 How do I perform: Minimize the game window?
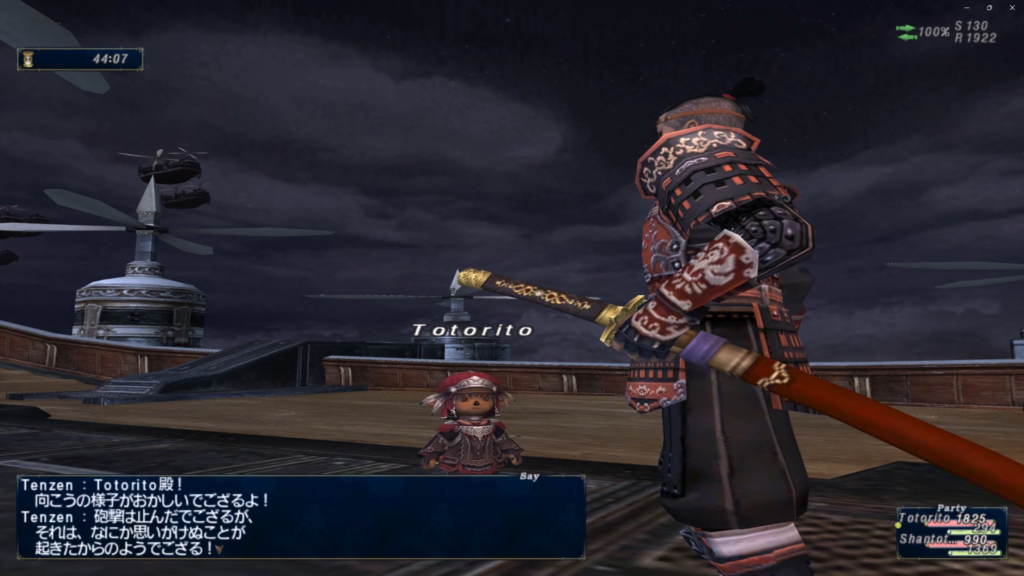coord(967,8)
